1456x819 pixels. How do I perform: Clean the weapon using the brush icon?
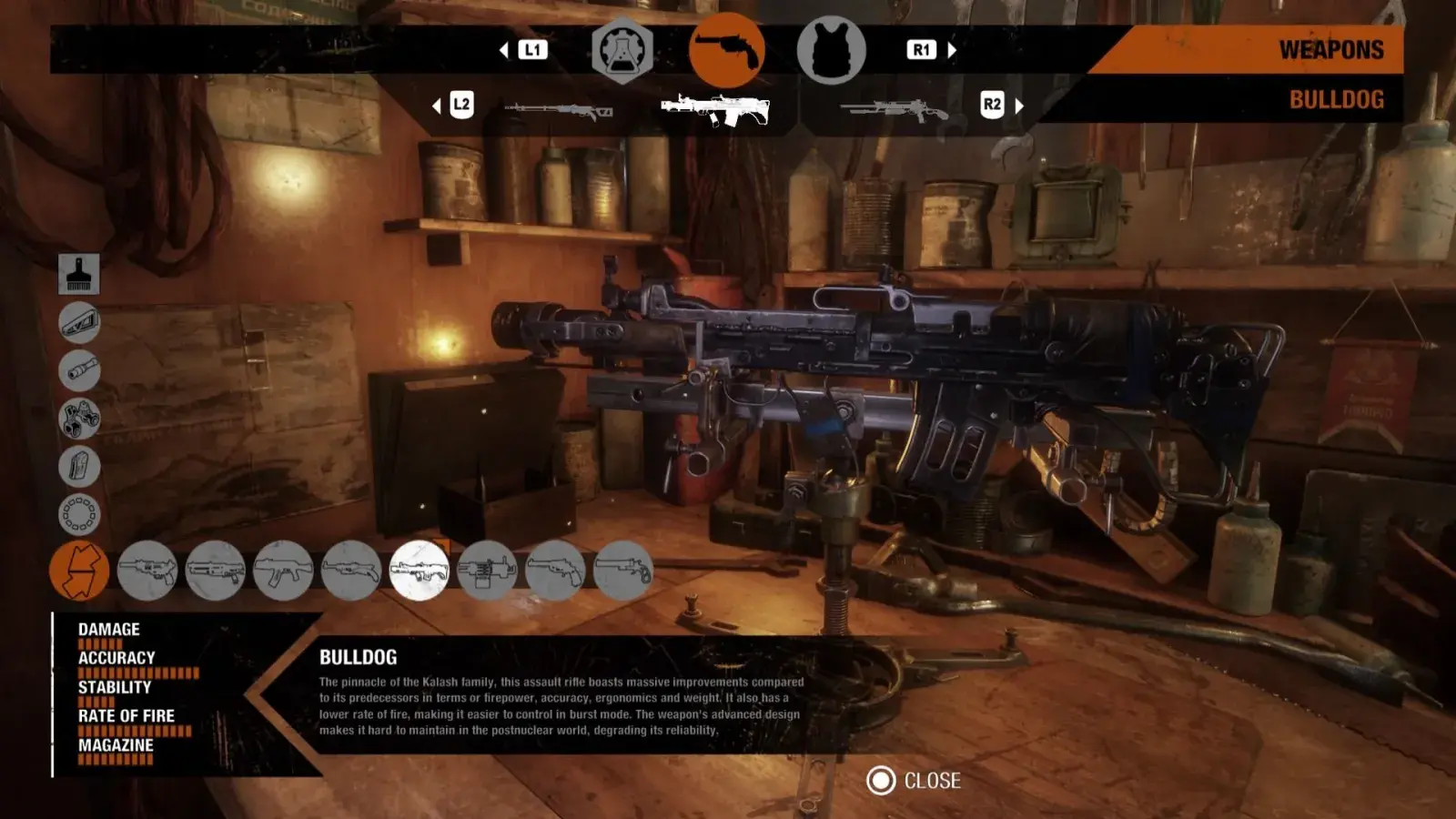point(79,274)
